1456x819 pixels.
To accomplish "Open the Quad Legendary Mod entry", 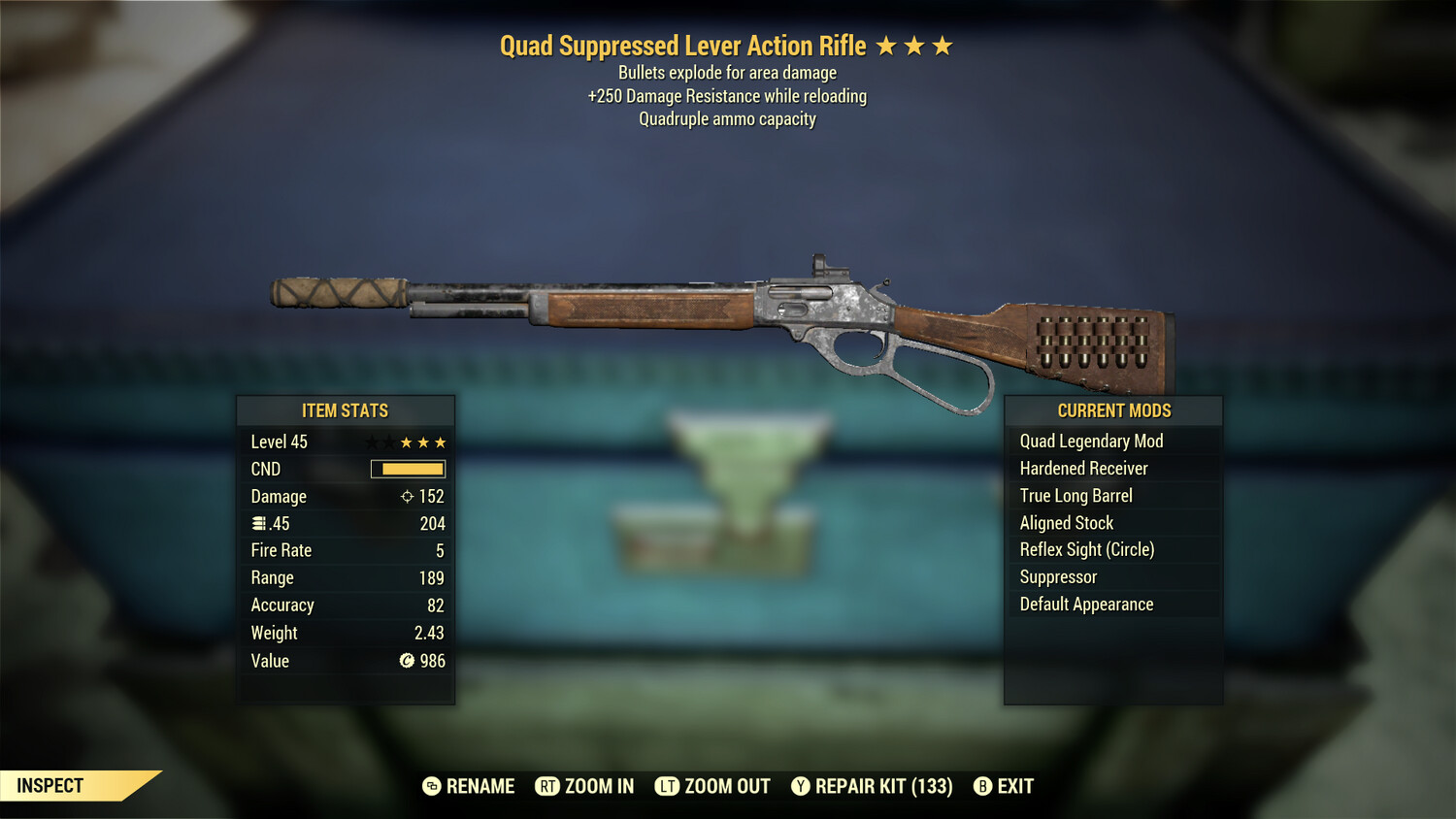I will click(x=1091, y=441).
